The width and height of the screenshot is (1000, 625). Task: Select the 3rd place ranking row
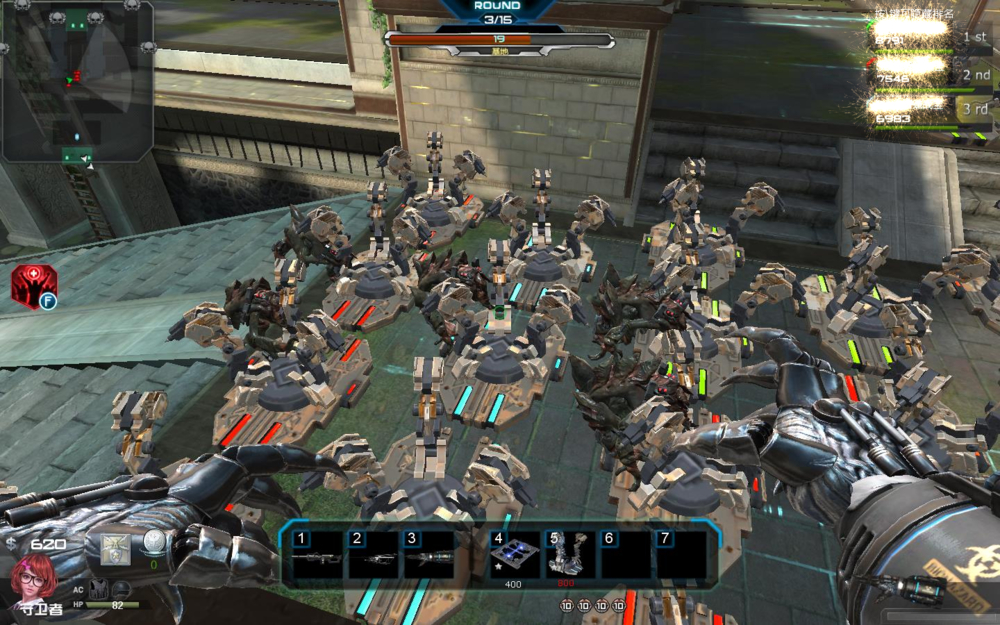click(928, 109)
